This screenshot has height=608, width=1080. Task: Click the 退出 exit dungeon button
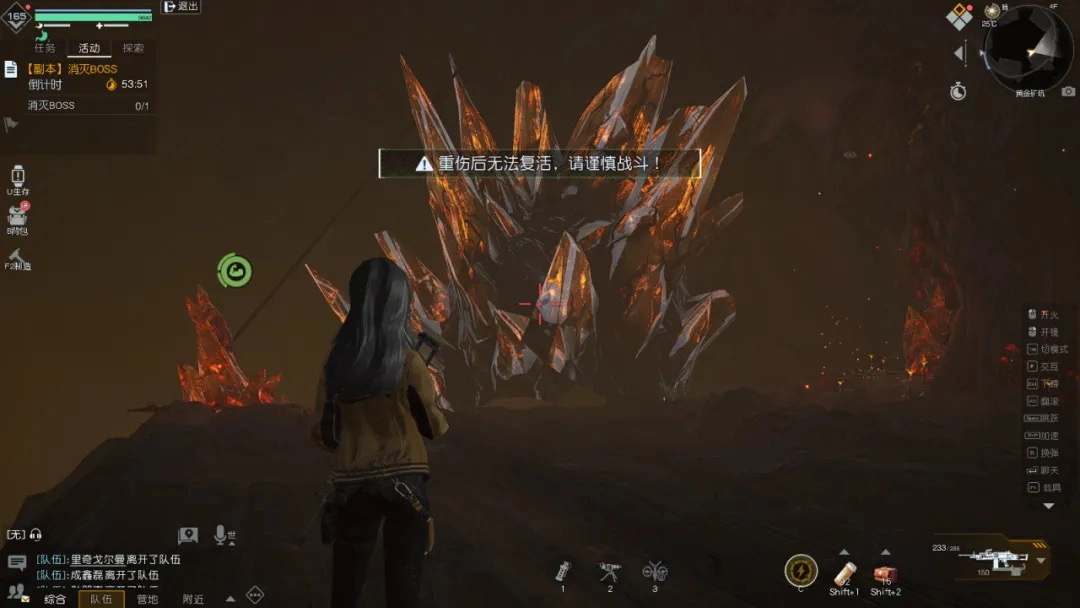tap(181, 6)
